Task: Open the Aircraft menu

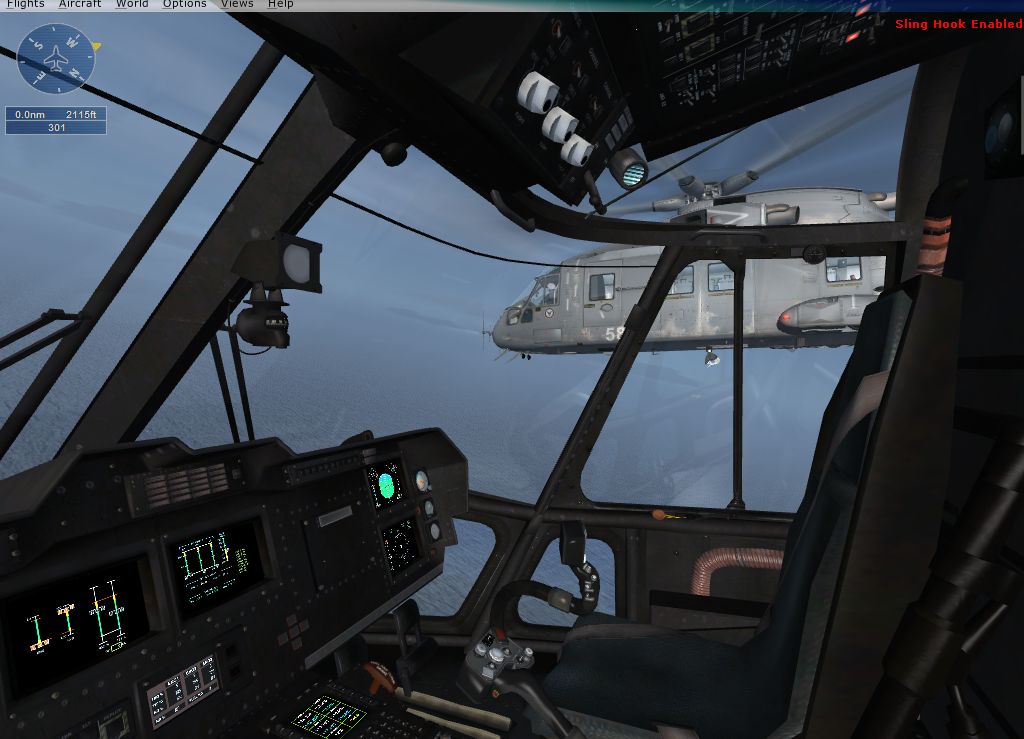Action: pyautogui.click(x=80, y=4)
